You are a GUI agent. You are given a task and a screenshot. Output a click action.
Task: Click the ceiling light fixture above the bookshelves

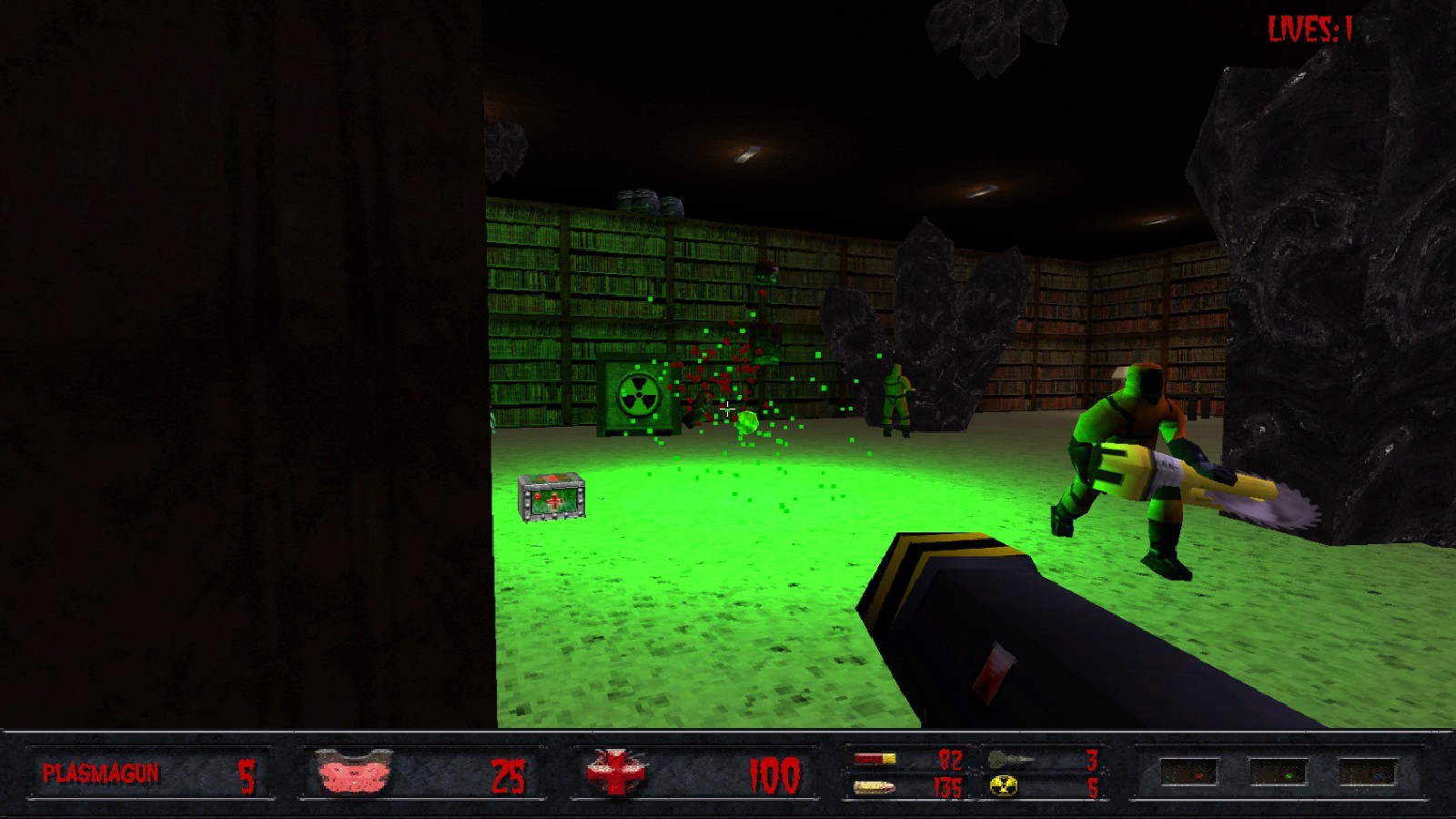pyautogui.click(x=746, y=153)
